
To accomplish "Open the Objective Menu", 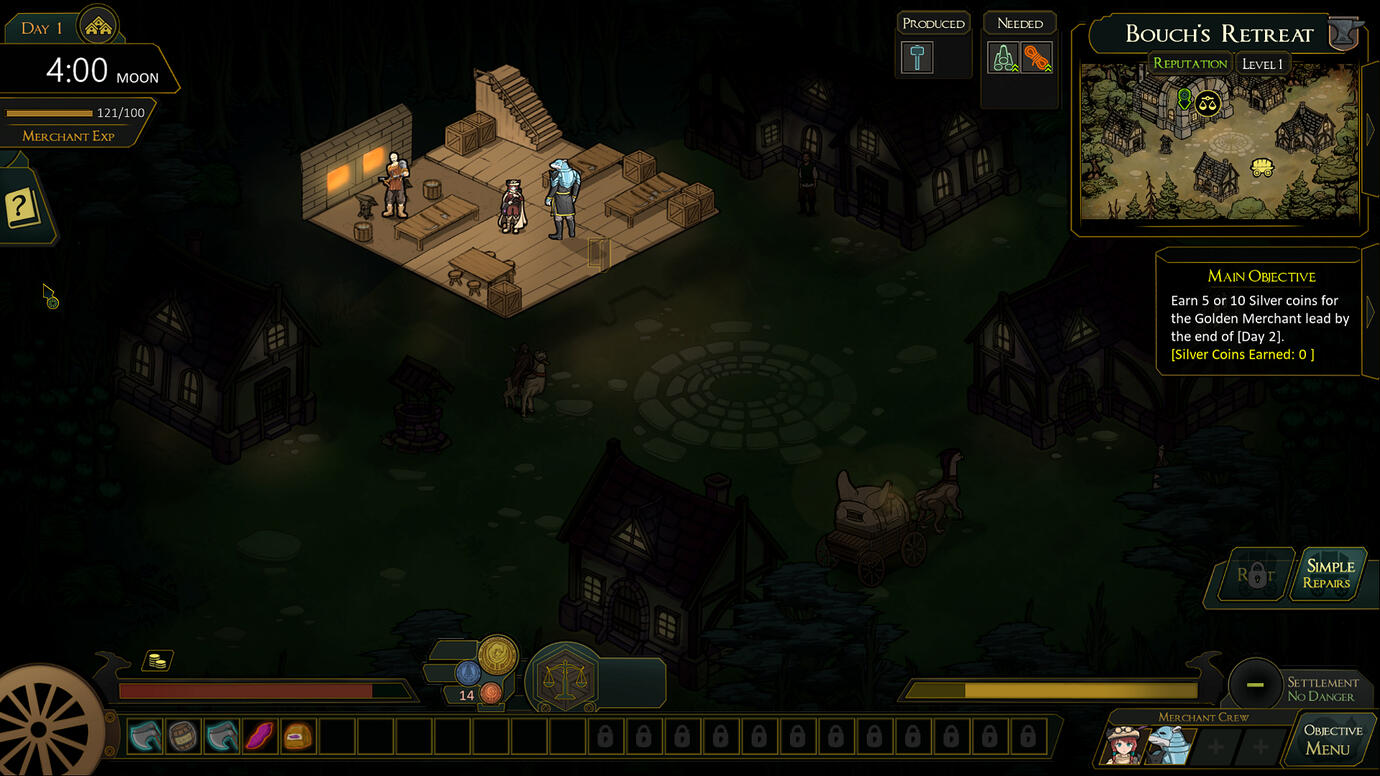I will click(x=1332, y=740).
